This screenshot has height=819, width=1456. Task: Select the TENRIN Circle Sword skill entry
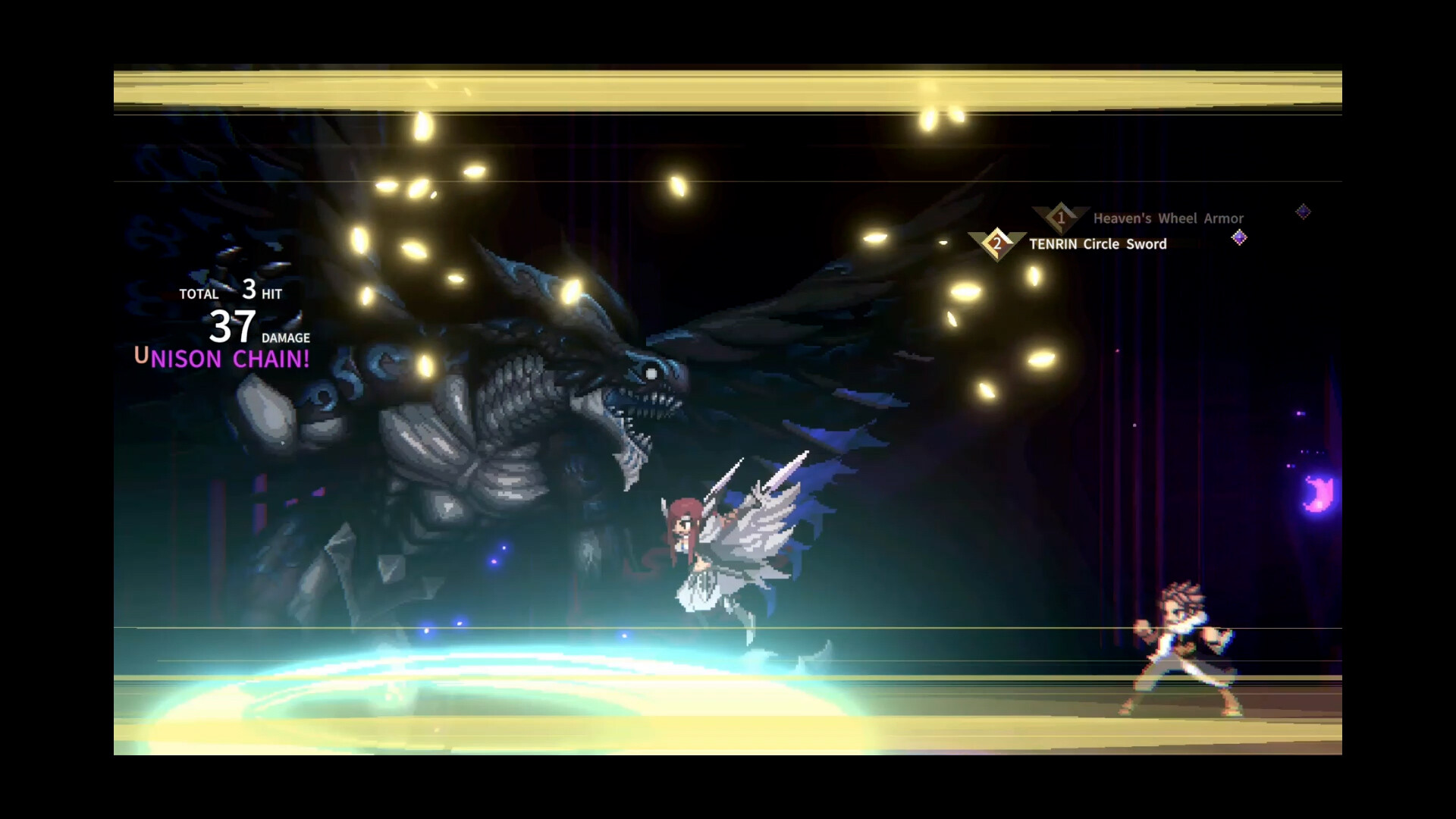pos(1097,244)
